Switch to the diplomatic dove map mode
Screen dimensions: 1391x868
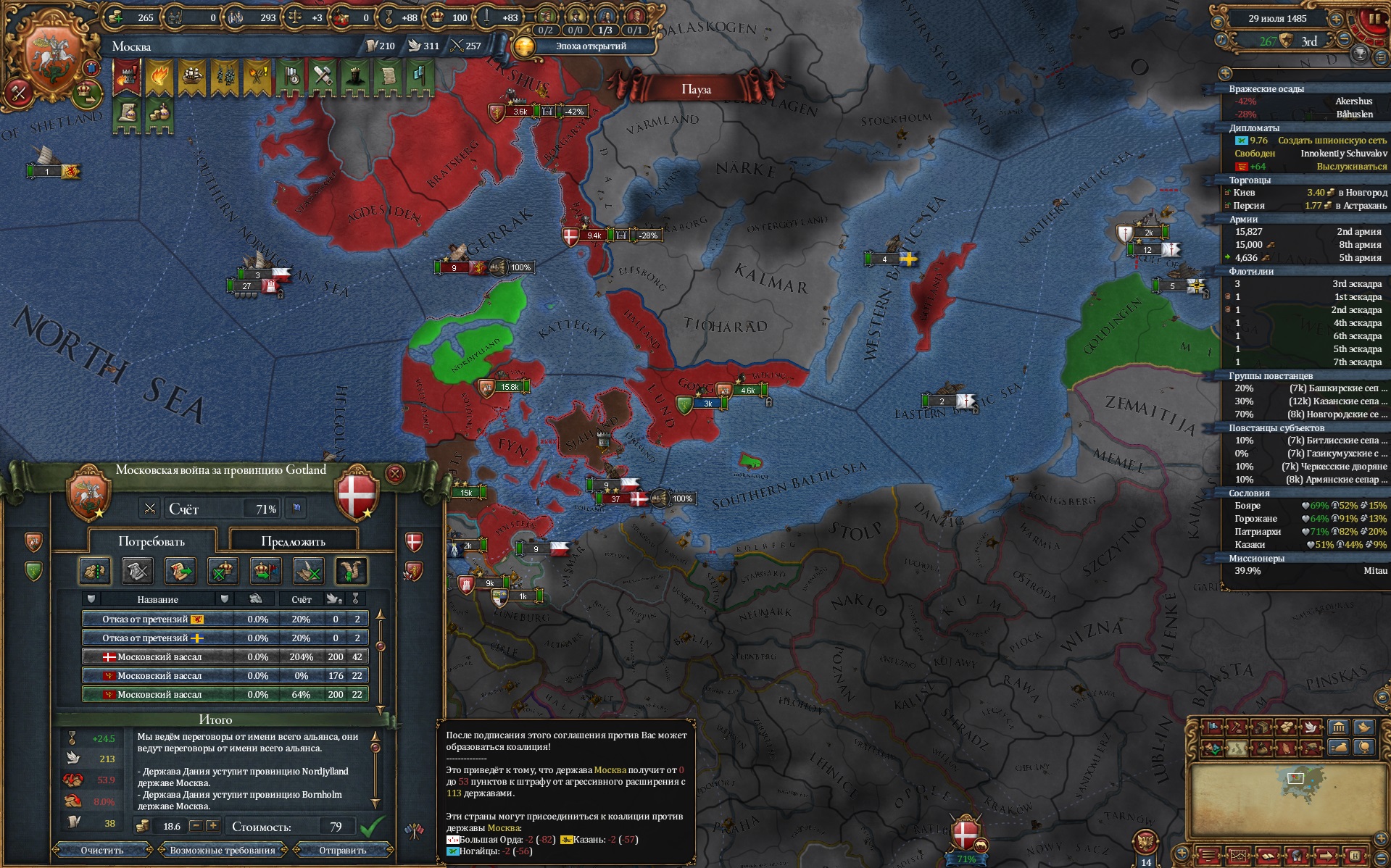tap(1311, 727)
